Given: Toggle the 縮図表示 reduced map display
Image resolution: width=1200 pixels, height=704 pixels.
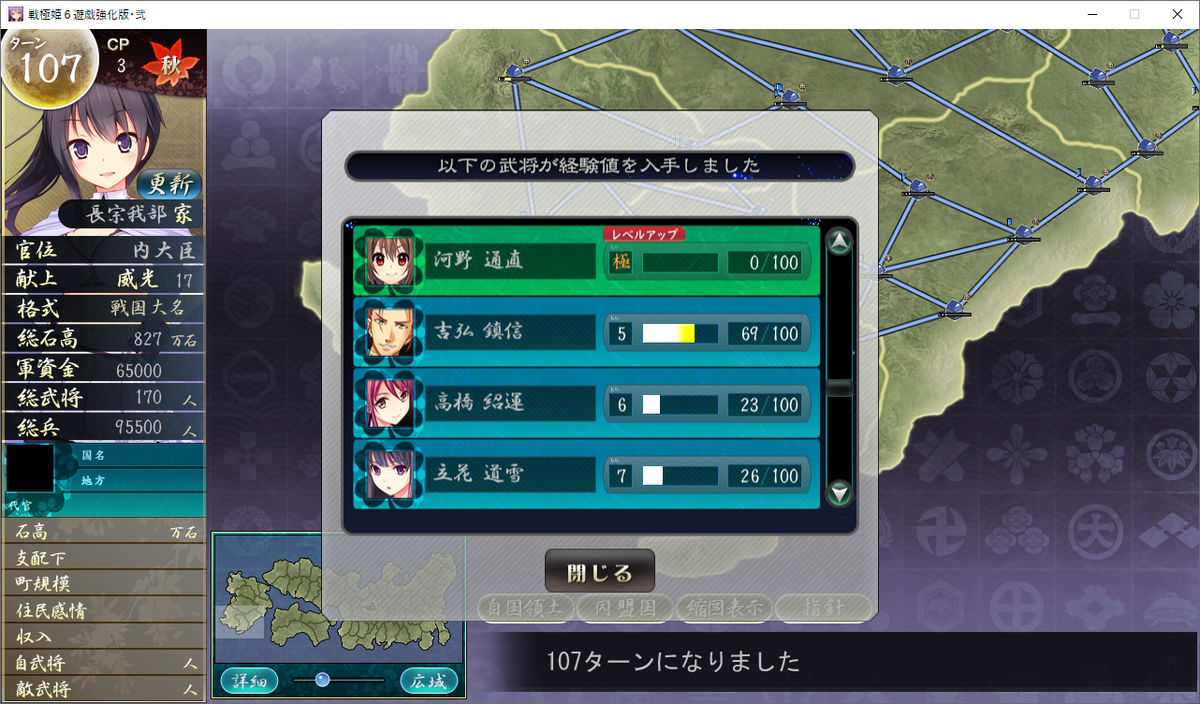Looking at the screenshot, I should 723,607.
